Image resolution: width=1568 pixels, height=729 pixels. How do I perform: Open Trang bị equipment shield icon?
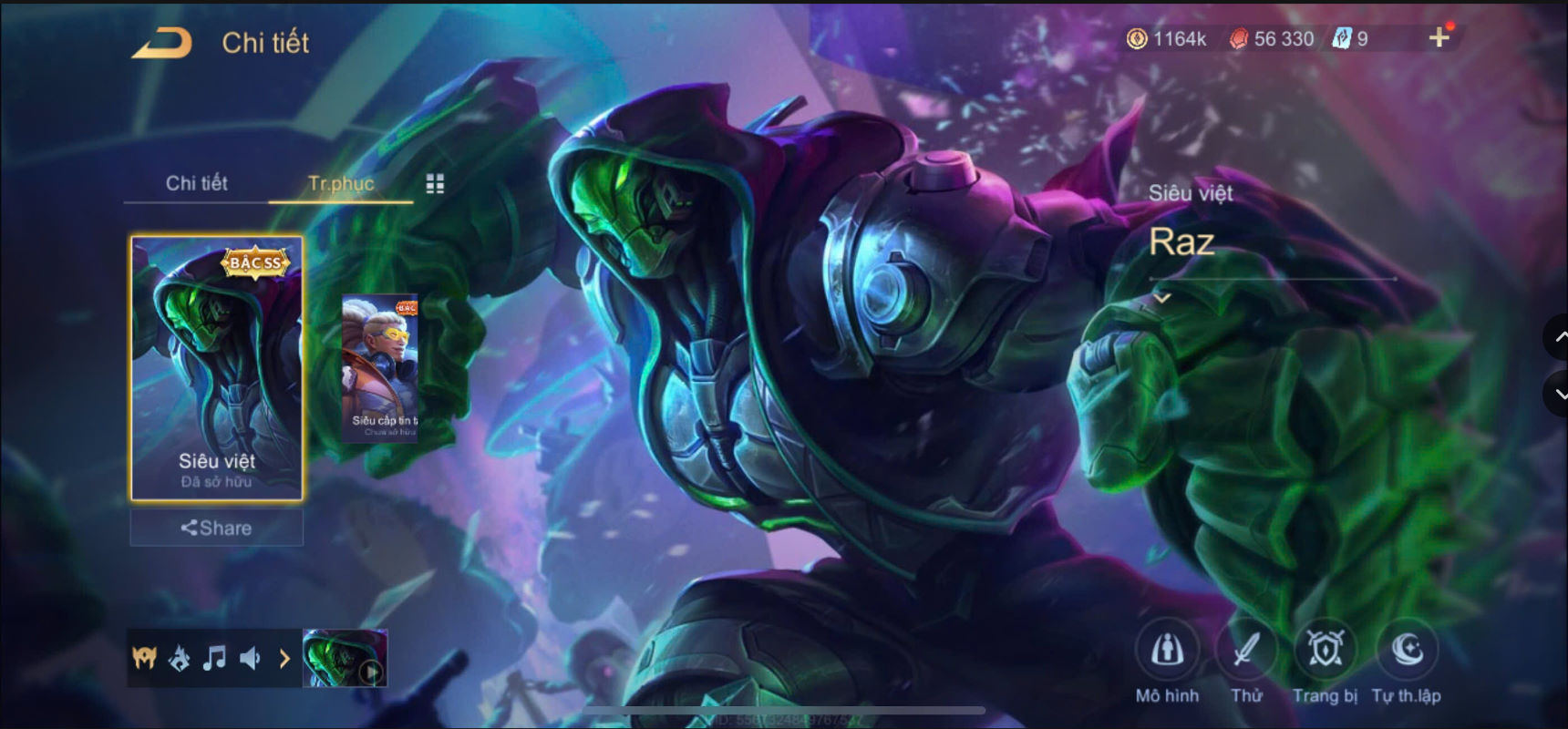1325,651
